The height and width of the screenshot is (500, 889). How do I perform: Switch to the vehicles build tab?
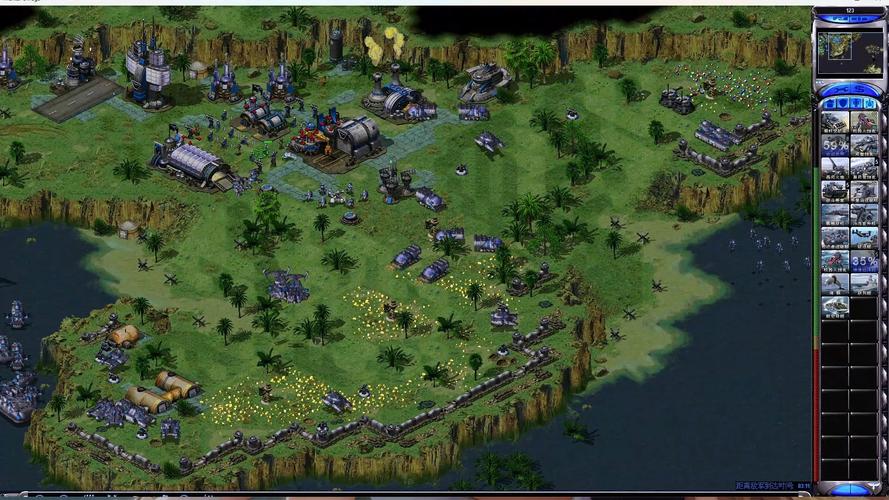872,102
